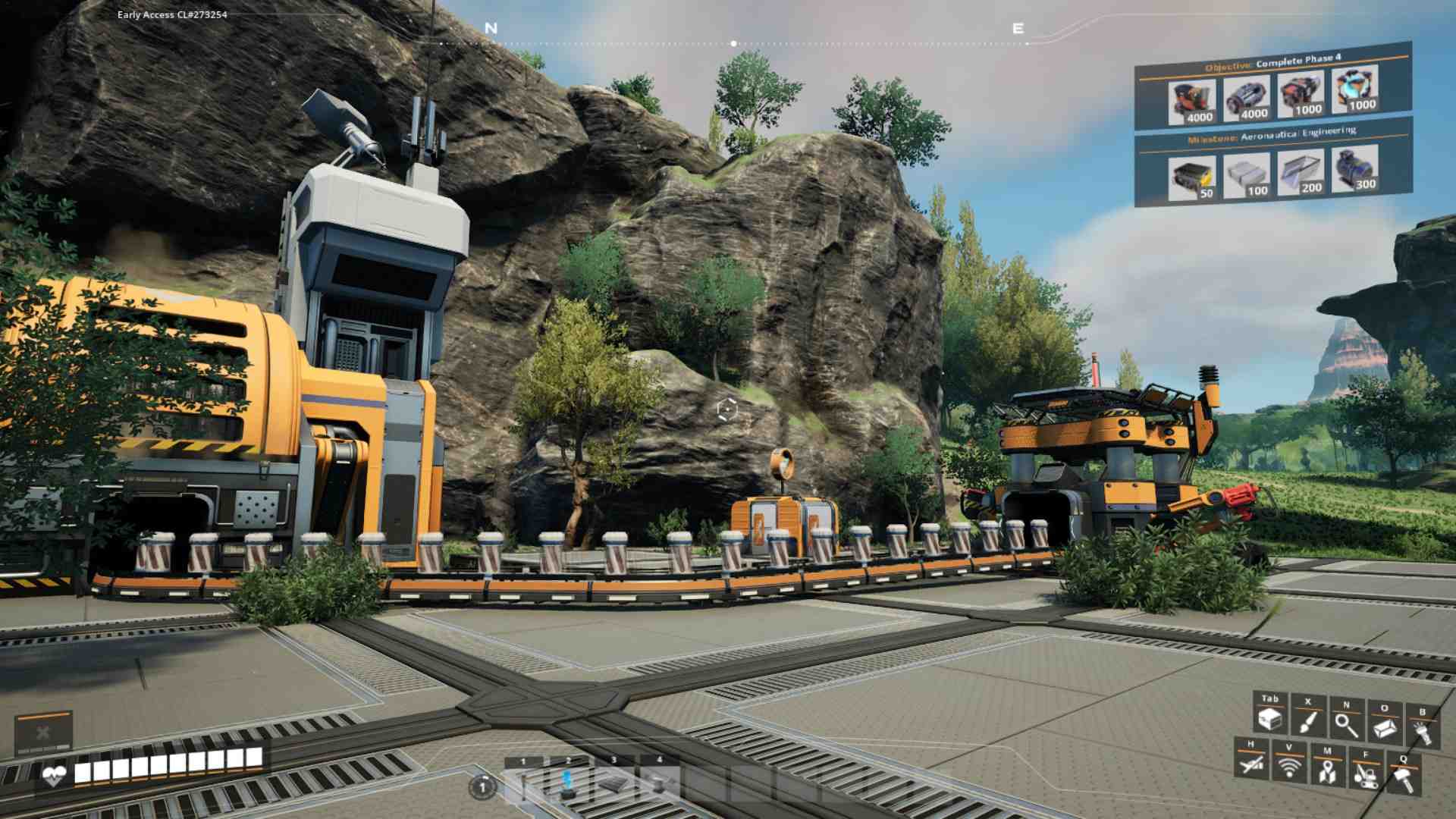The height and width of the screenshot is (819, 1456).
Task: Select hotbar slot 2 with blue item
Action: pos(568,783)
